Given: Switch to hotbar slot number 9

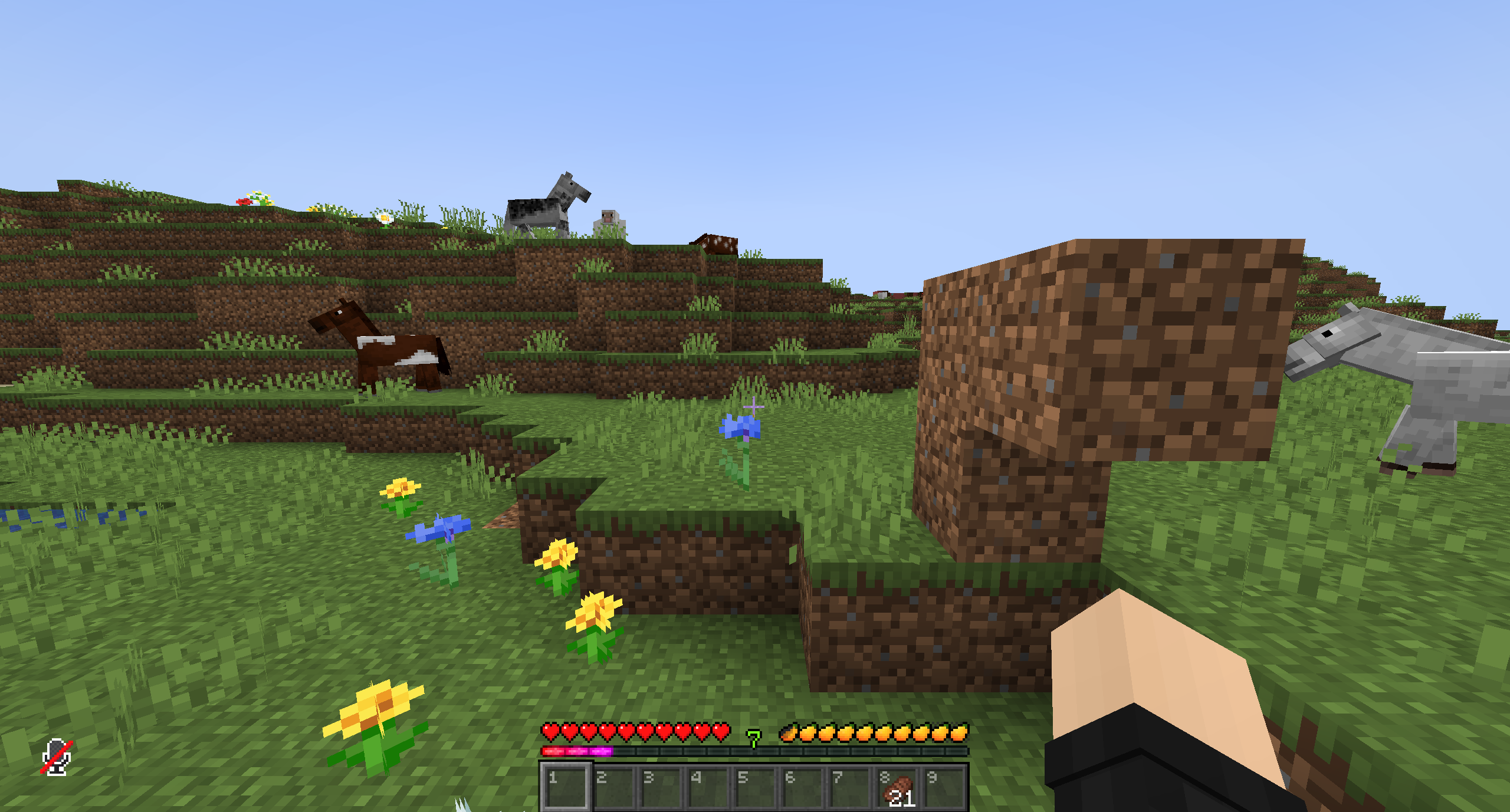Looking at the screenshot, I should tap(943, 787).
